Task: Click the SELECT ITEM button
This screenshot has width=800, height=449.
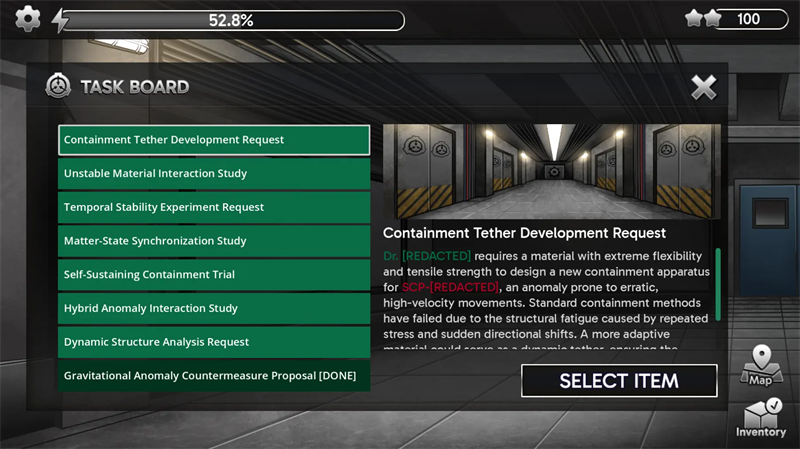Action: coord(619,381)
